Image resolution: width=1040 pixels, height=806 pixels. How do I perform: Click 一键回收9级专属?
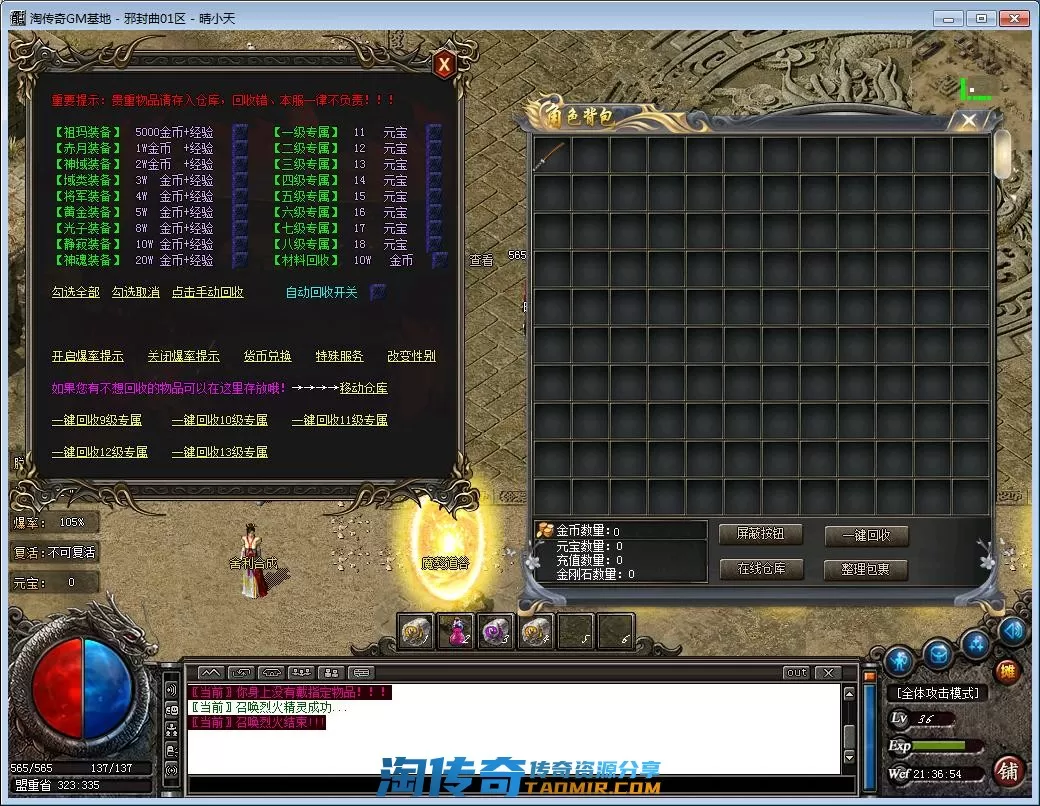tap(97, 420)
